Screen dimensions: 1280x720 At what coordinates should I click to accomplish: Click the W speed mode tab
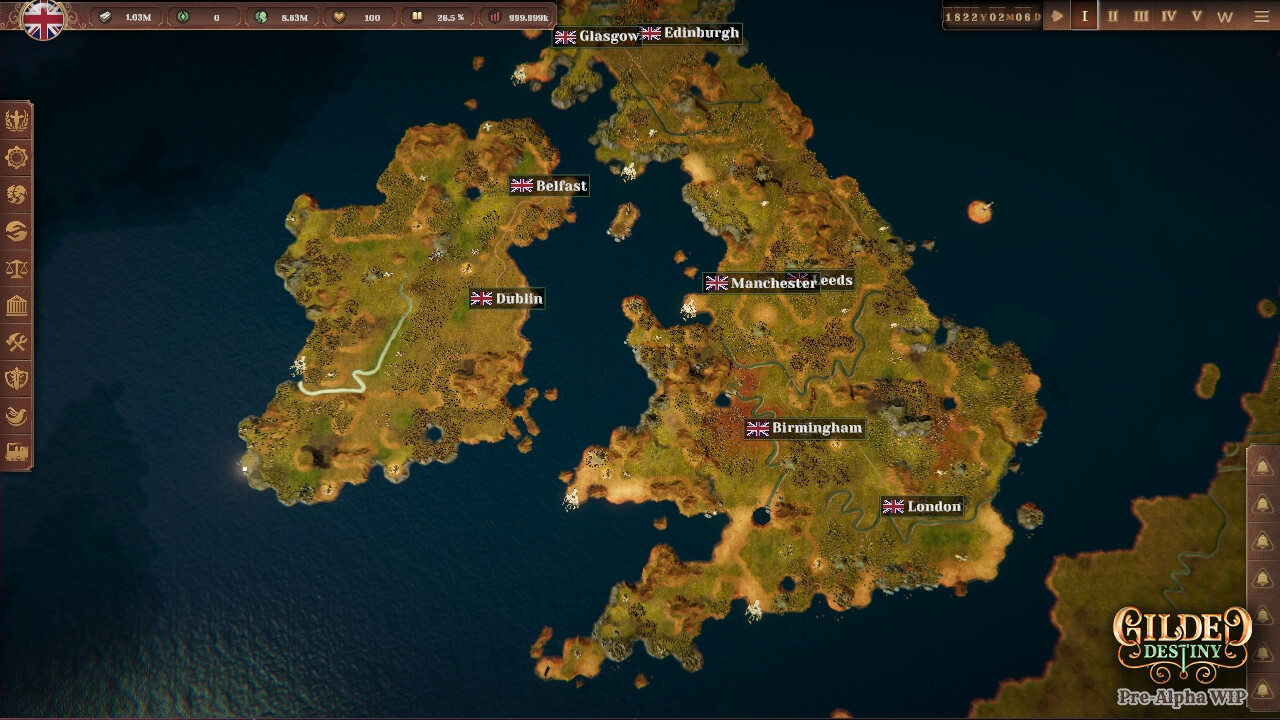pyautogui.click(x=1226, y=16)
